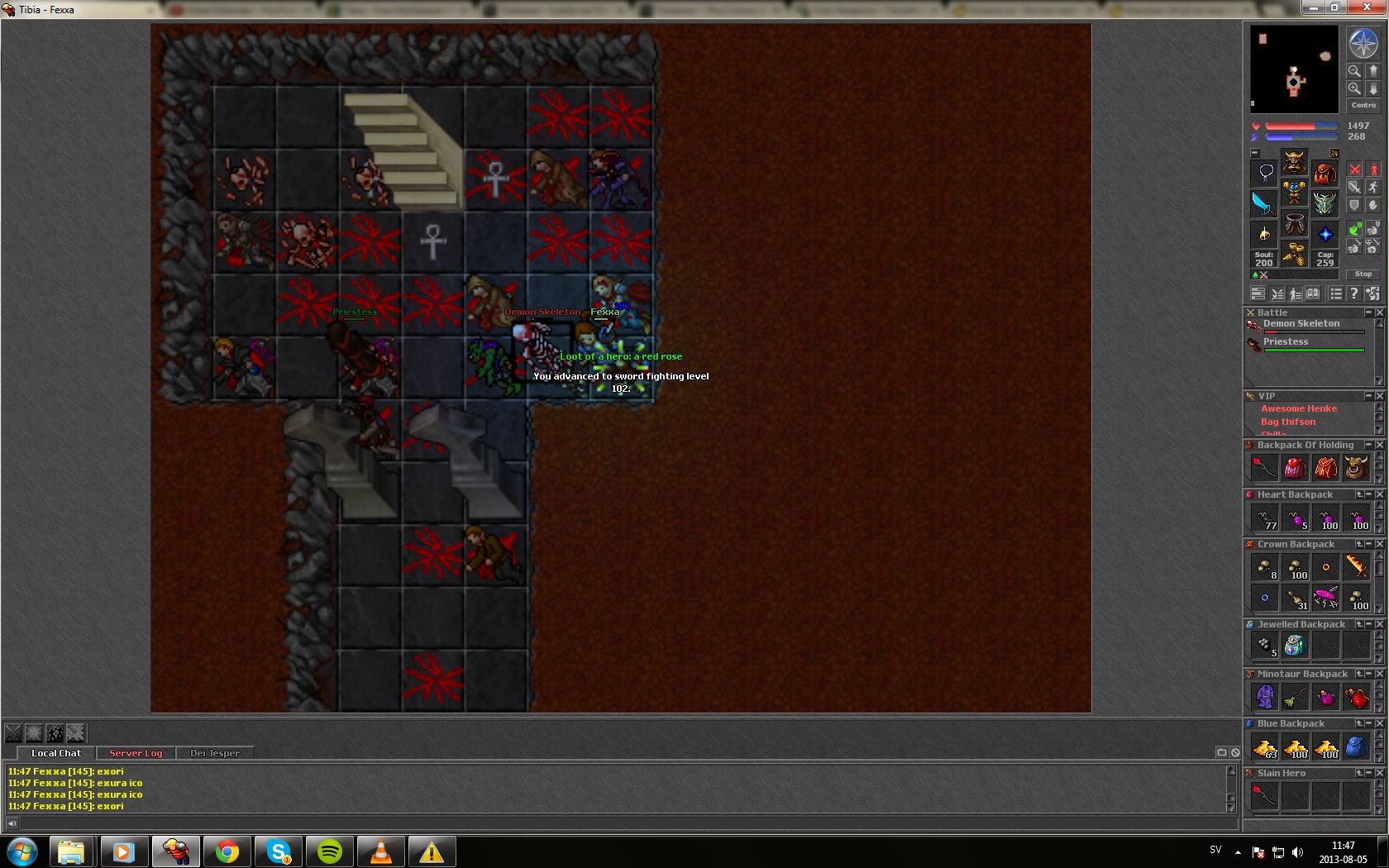The height and width of the screenshot is (868, 1389).
Task: Select the Local Chat tab
Action: click(x=56, y=753)
